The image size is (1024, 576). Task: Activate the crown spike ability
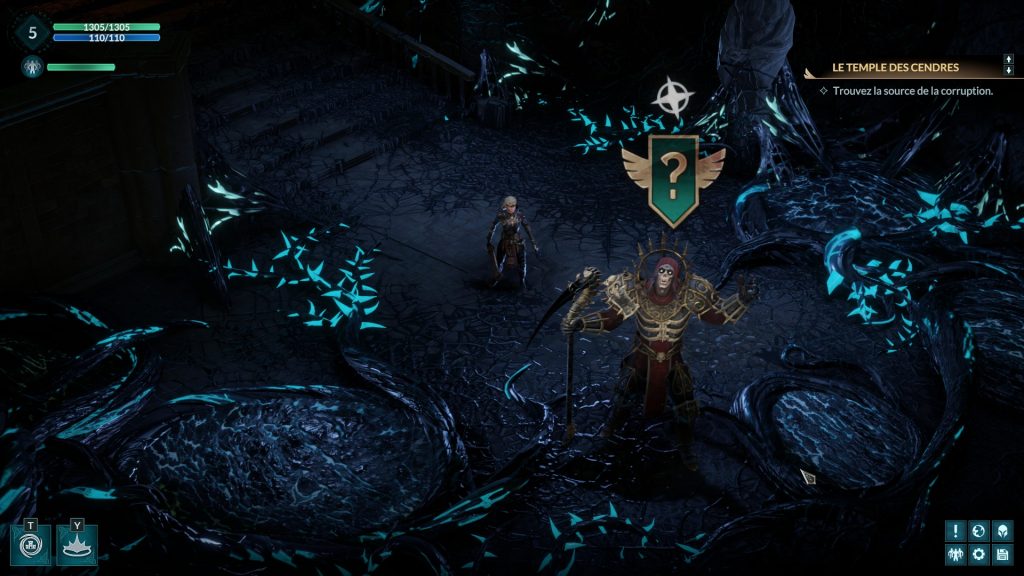pos(77,546)
